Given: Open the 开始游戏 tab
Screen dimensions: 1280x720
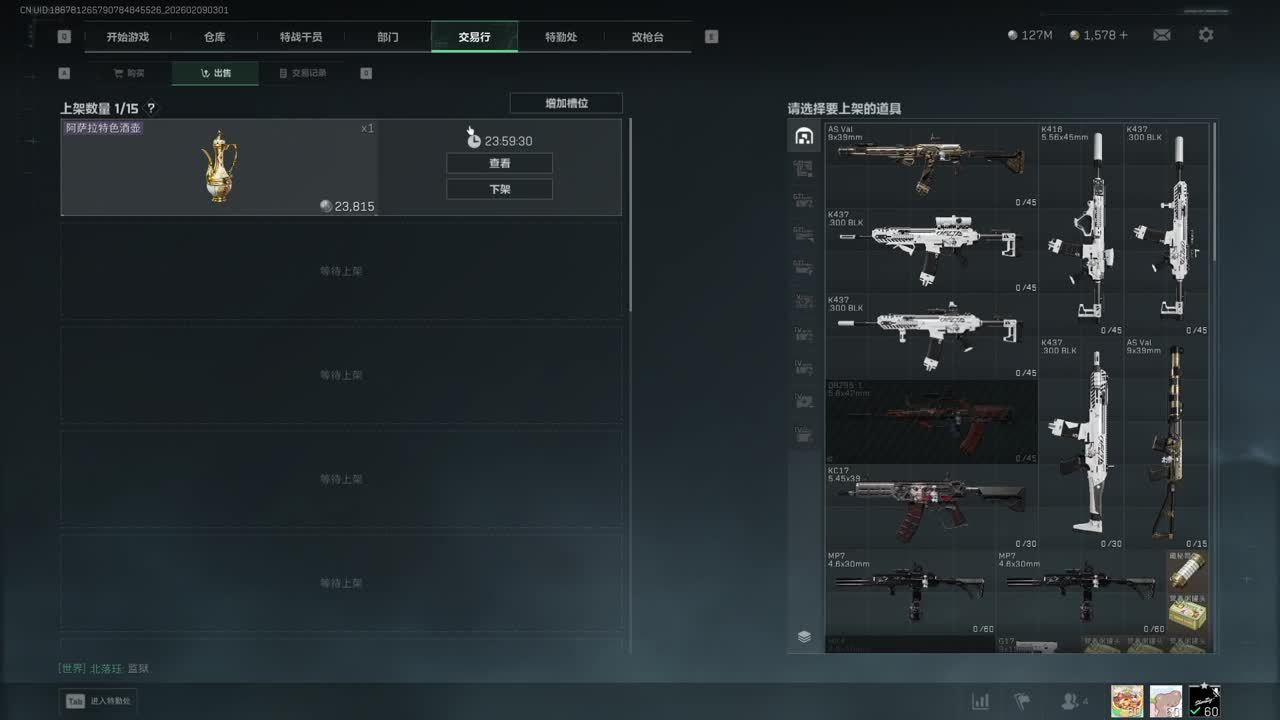Looking at the screenshot, I should [127, 37].
